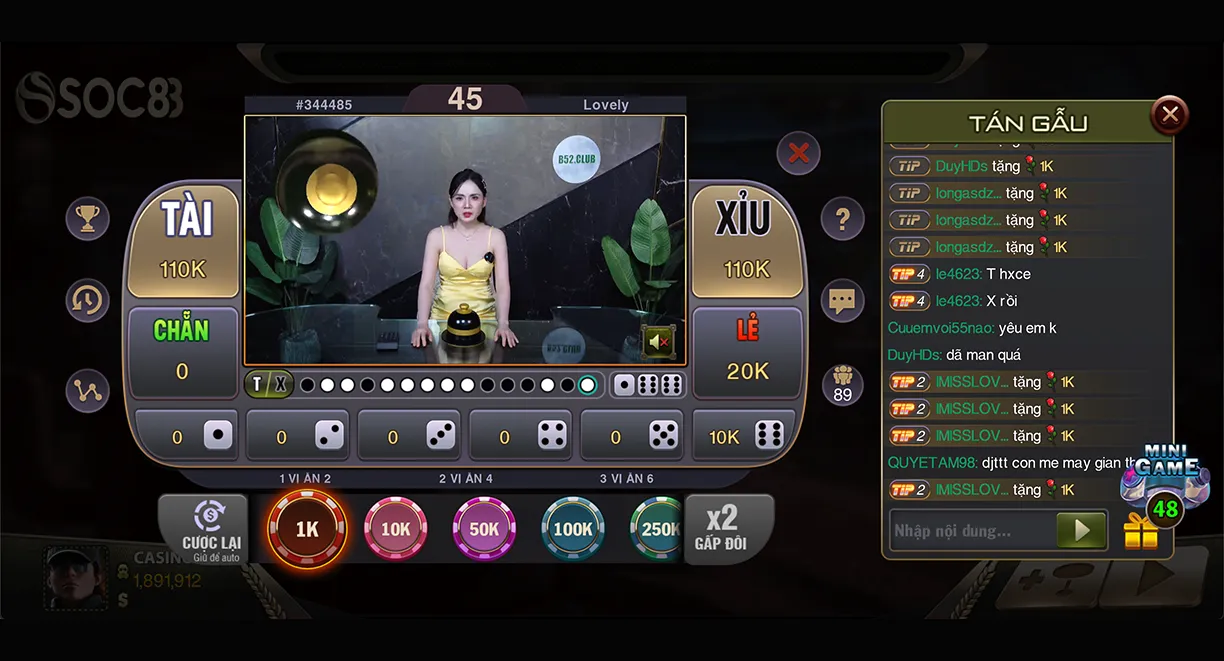Bet on the six-pip dice face
1224x661 pixels.
coord(745,436)
